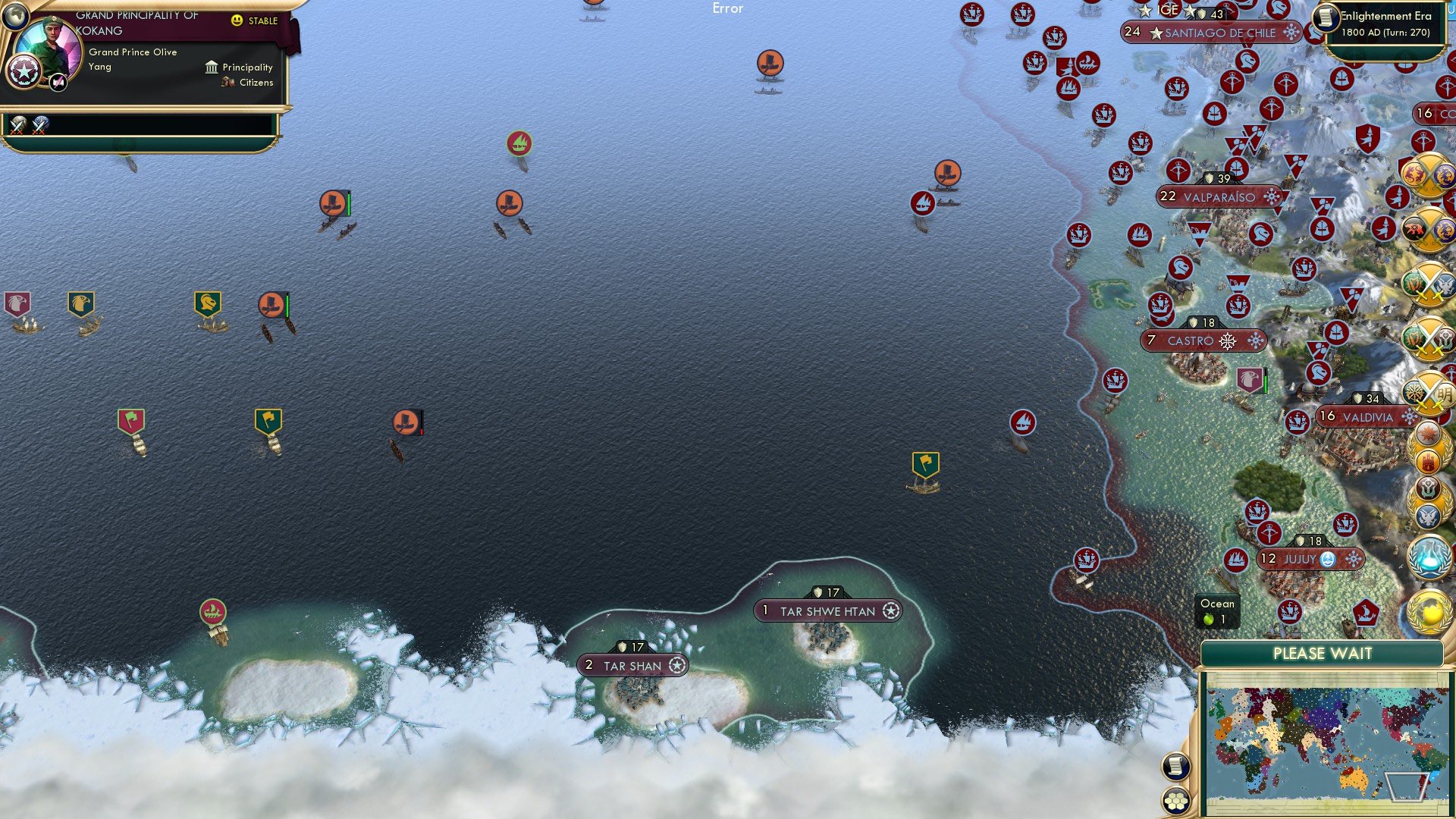Select the Santiago de Chile city banner
Screen dimensions: 1456x819
point(1211,33)
